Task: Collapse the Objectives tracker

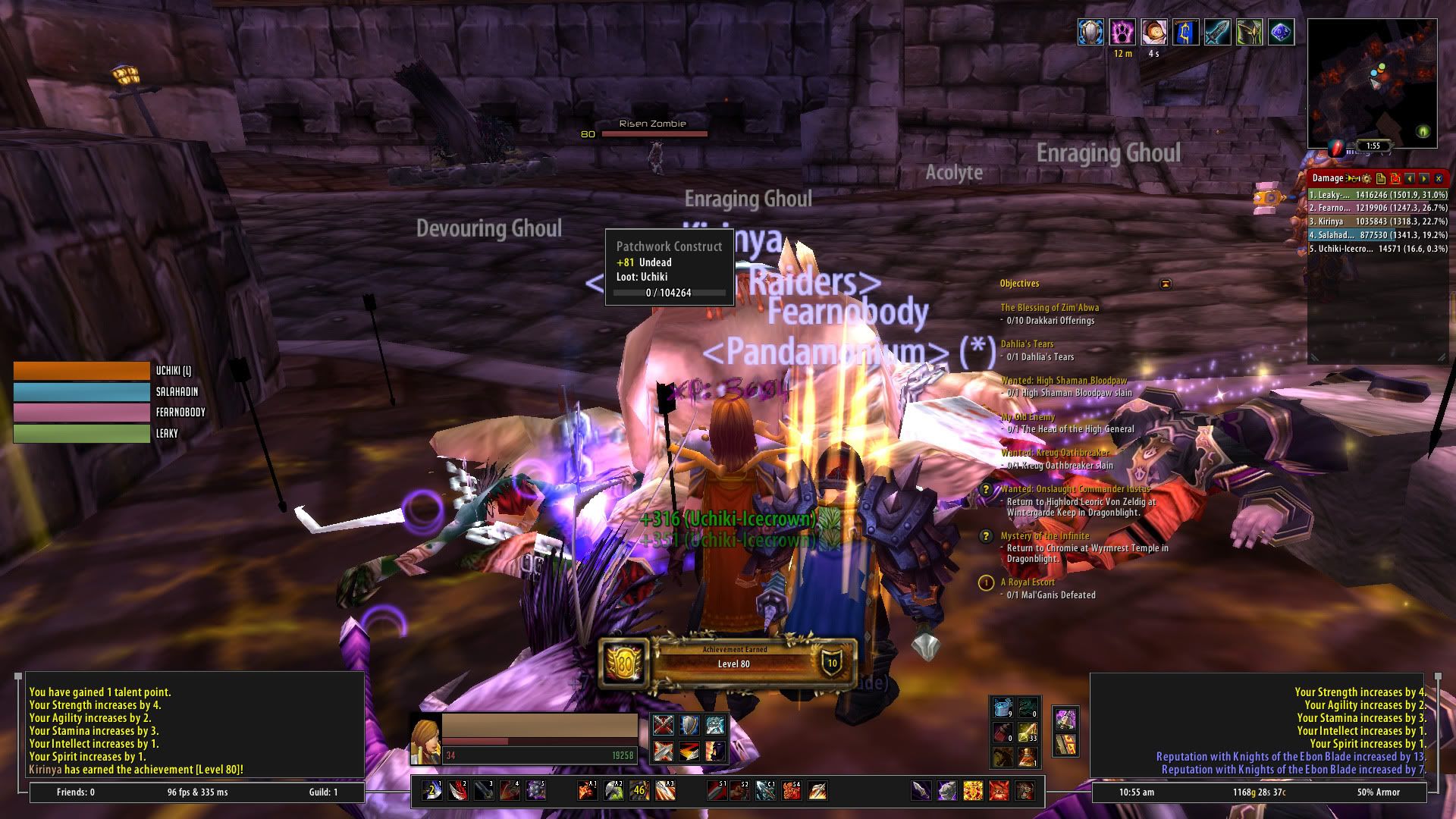Action: click(x=1166, y=284)
